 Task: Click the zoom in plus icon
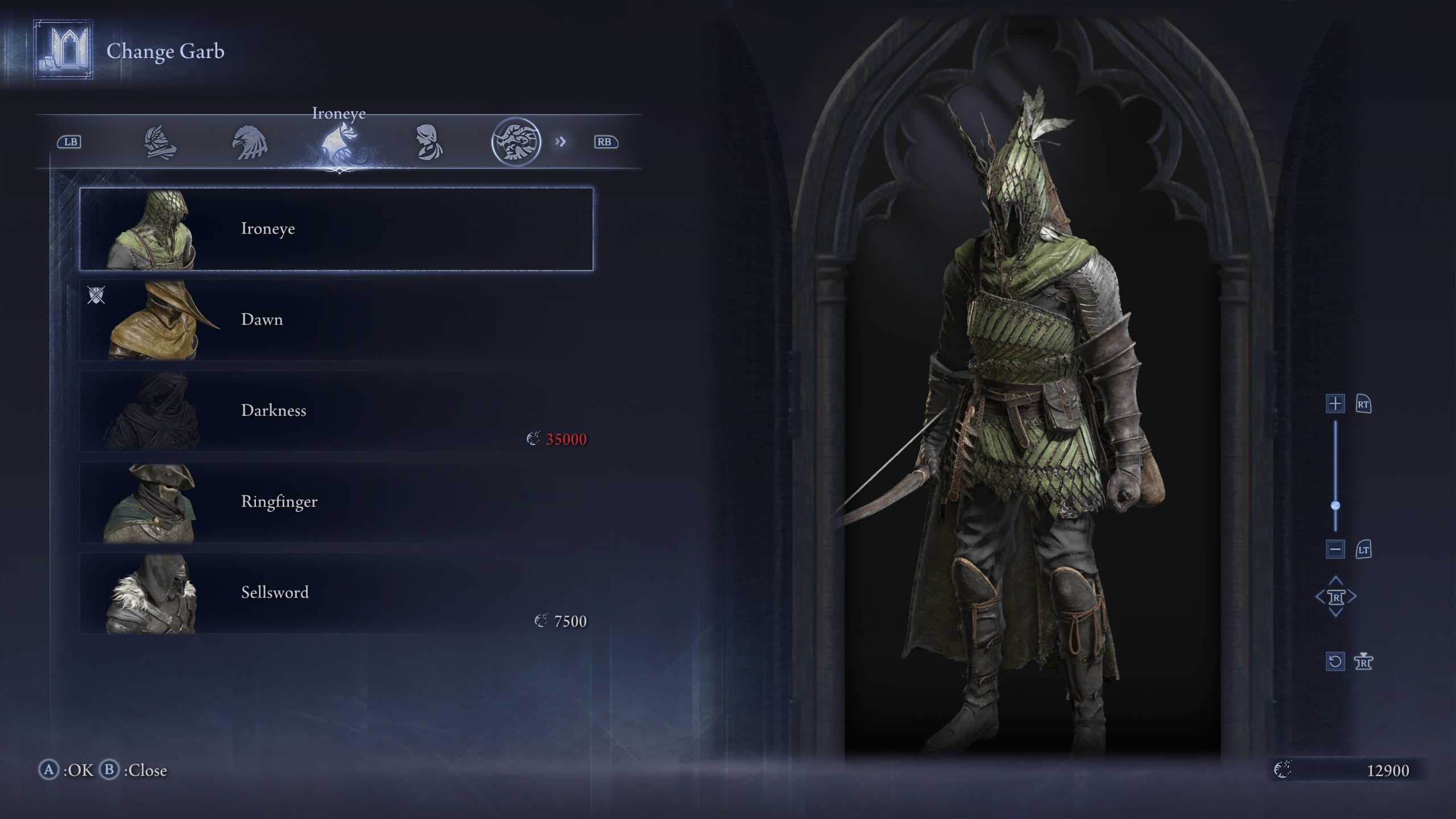tap(1335, 404)
